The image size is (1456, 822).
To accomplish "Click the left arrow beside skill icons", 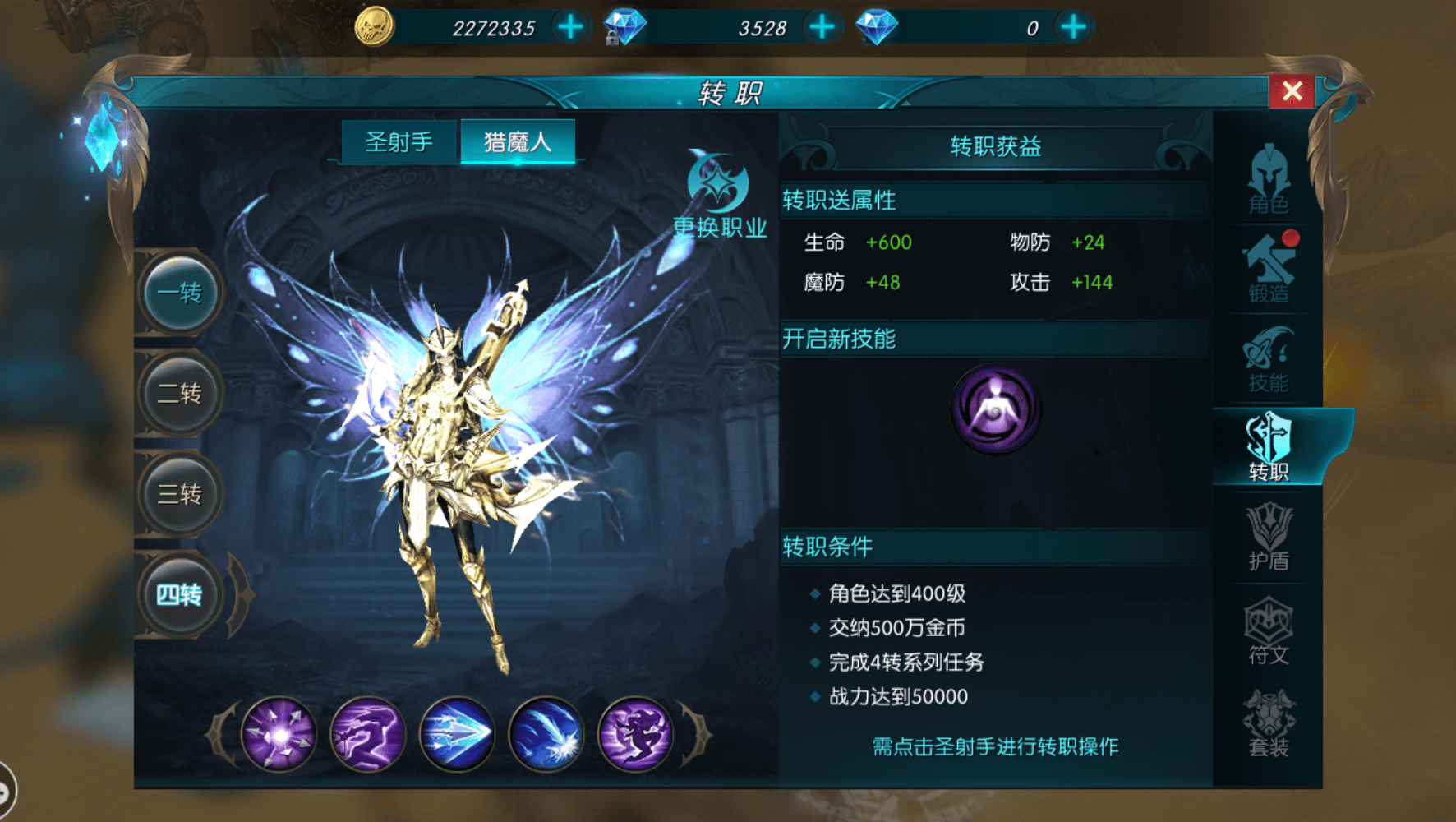I will (216, 732).
